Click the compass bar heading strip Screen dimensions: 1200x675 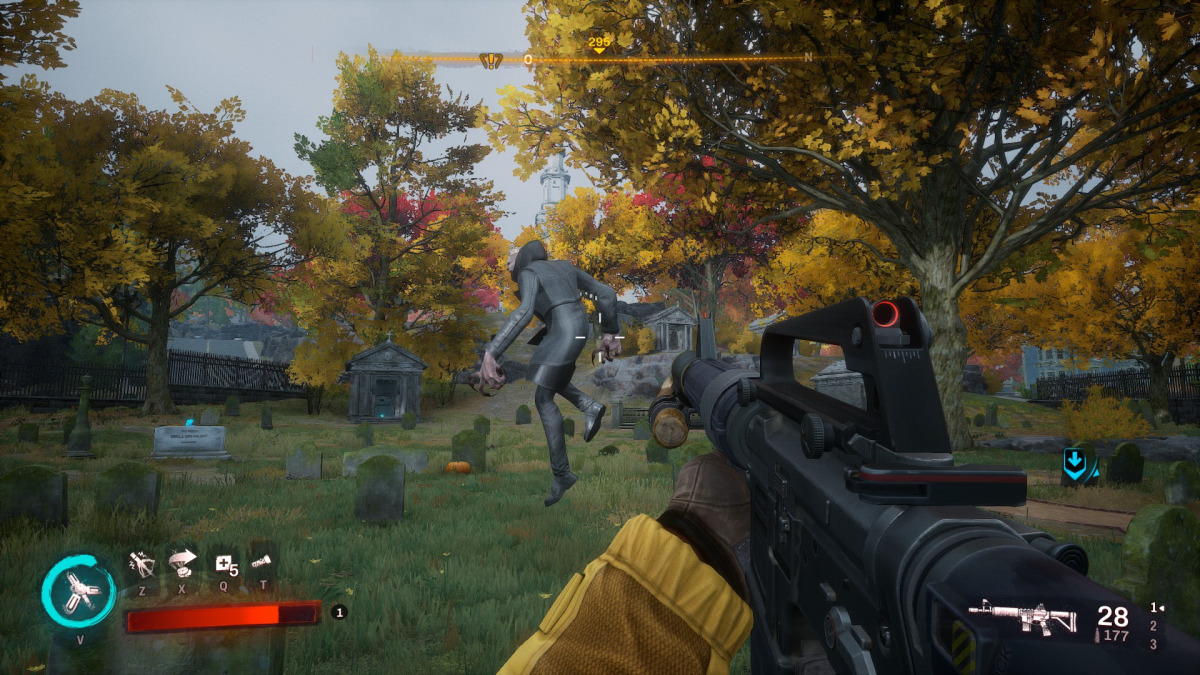pyautogui.click(x=650, y=59)
